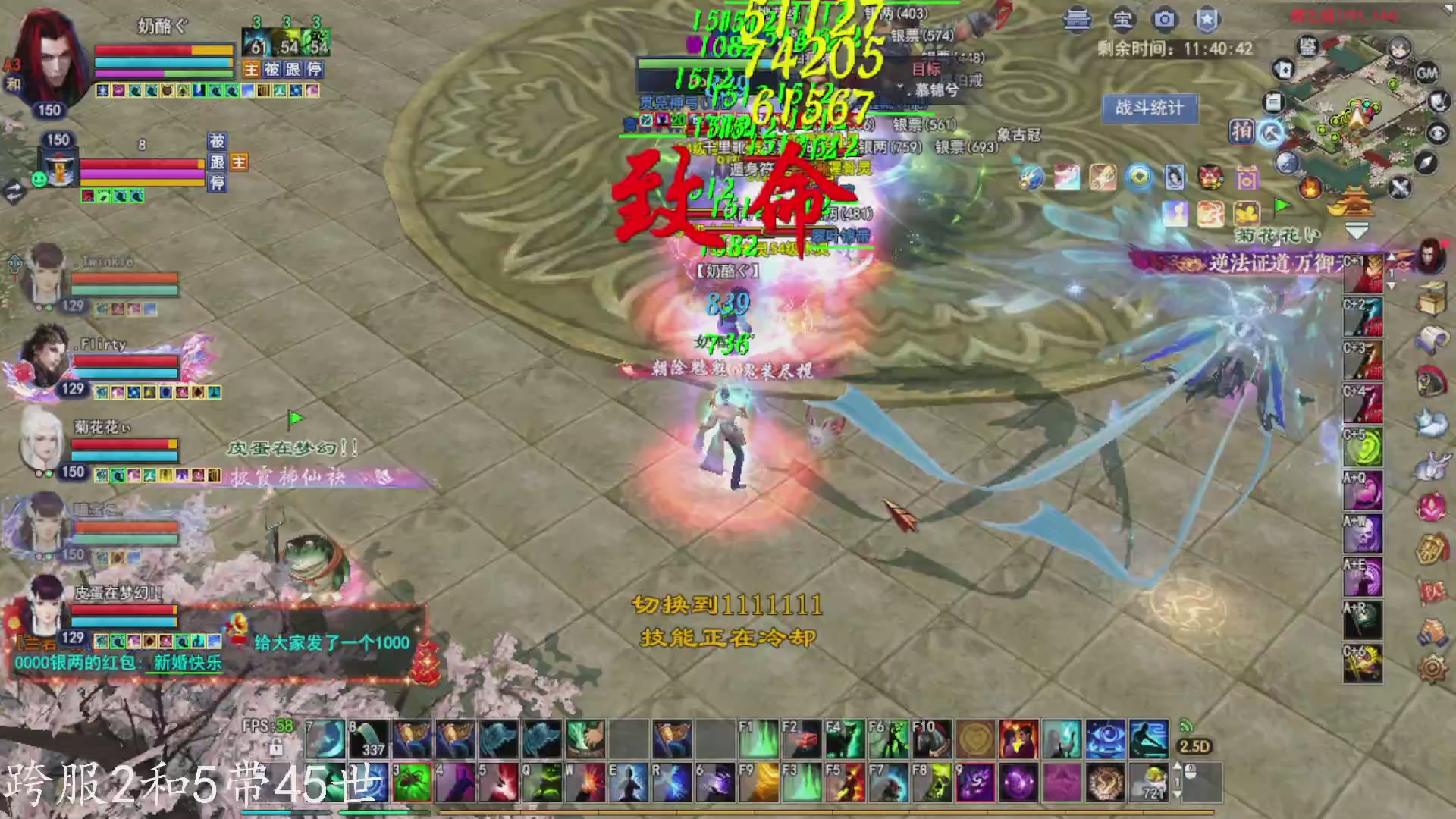The width and height of the screenshot is (1456, 819).
Task: Activate the C+5 green combo skill slot
Action: point(1363,445)
